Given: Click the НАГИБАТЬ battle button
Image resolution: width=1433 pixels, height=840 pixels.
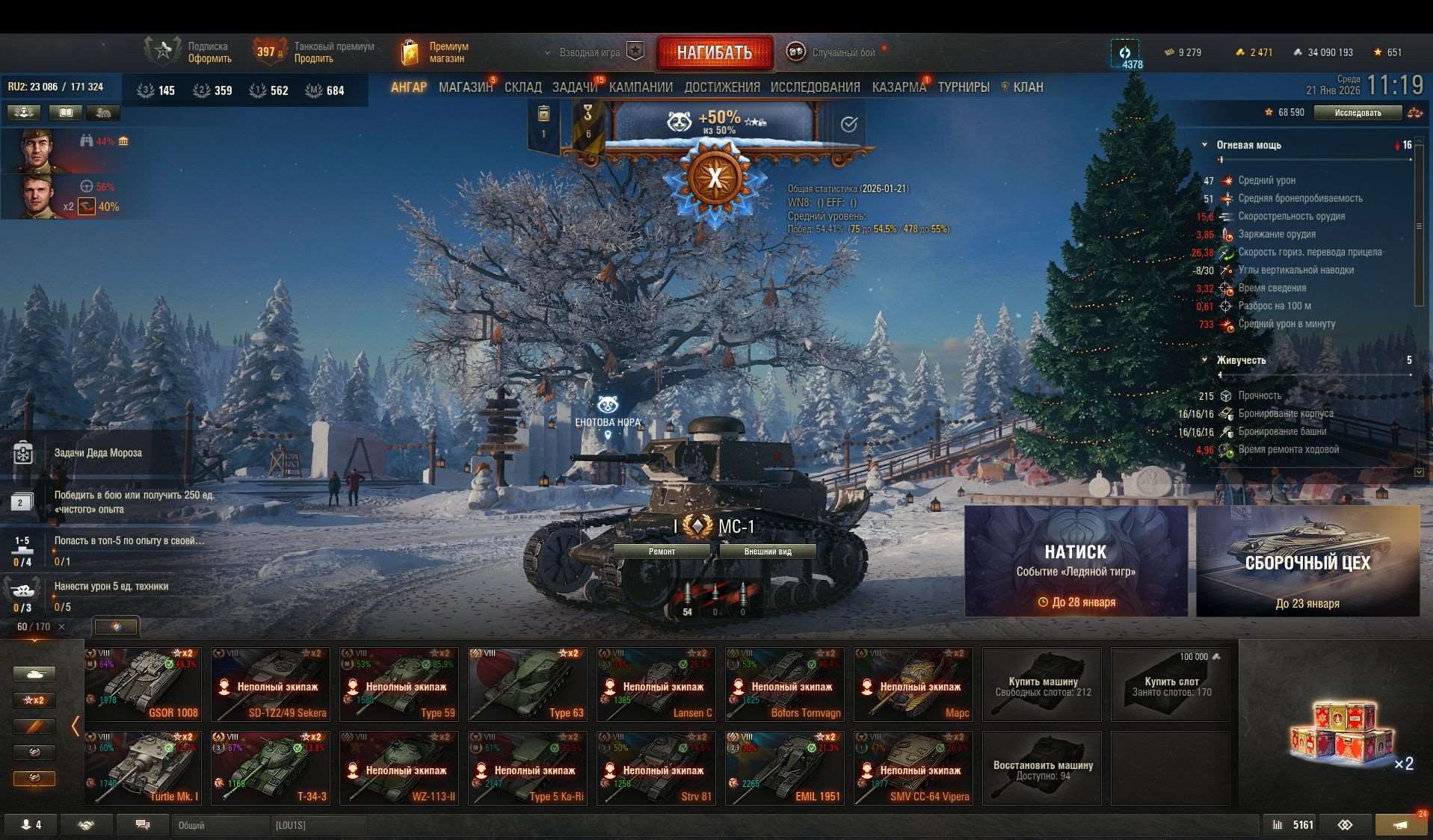Looking at the screenshot, I should click(714, 51).
